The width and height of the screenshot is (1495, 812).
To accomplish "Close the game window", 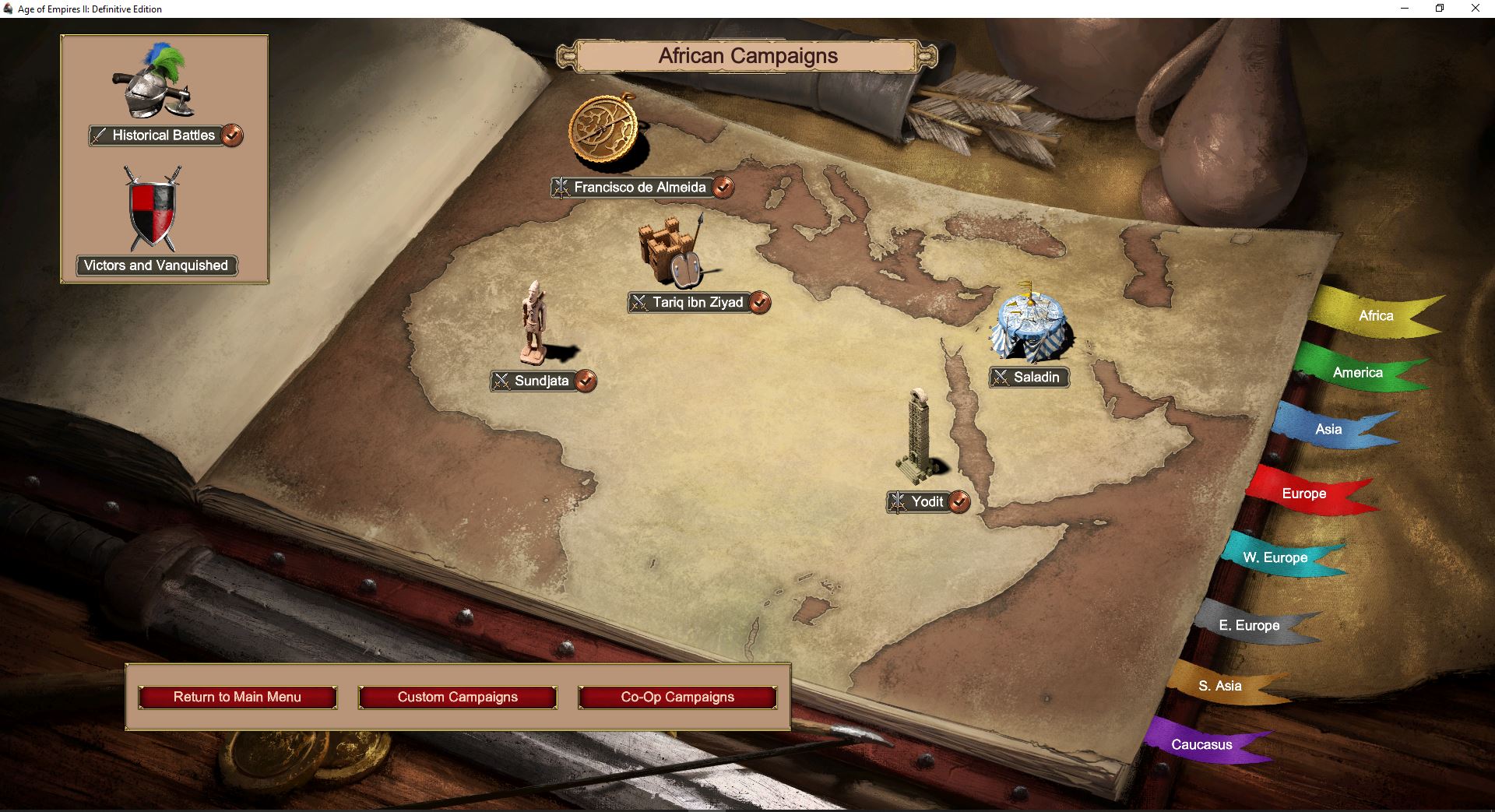I will pyautogui.click(x=1475, y=9).
